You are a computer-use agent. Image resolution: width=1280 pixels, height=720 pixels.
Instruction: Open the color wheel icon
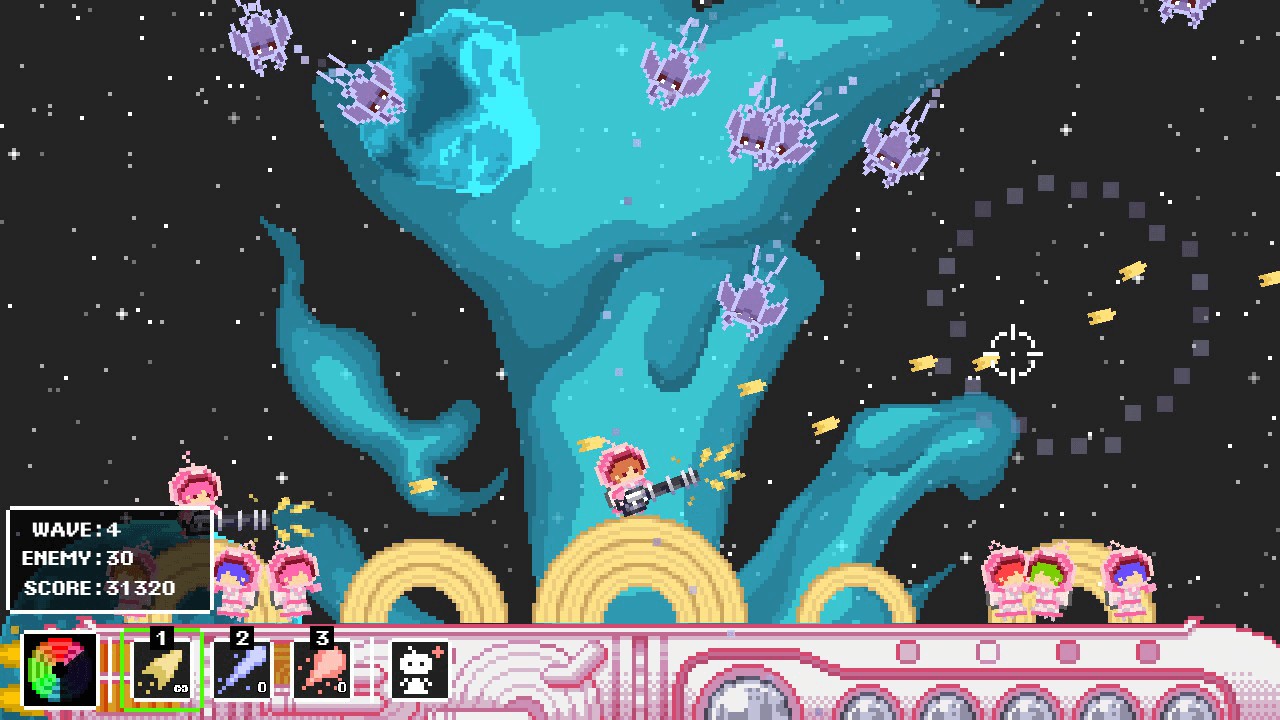click(58, 668)
